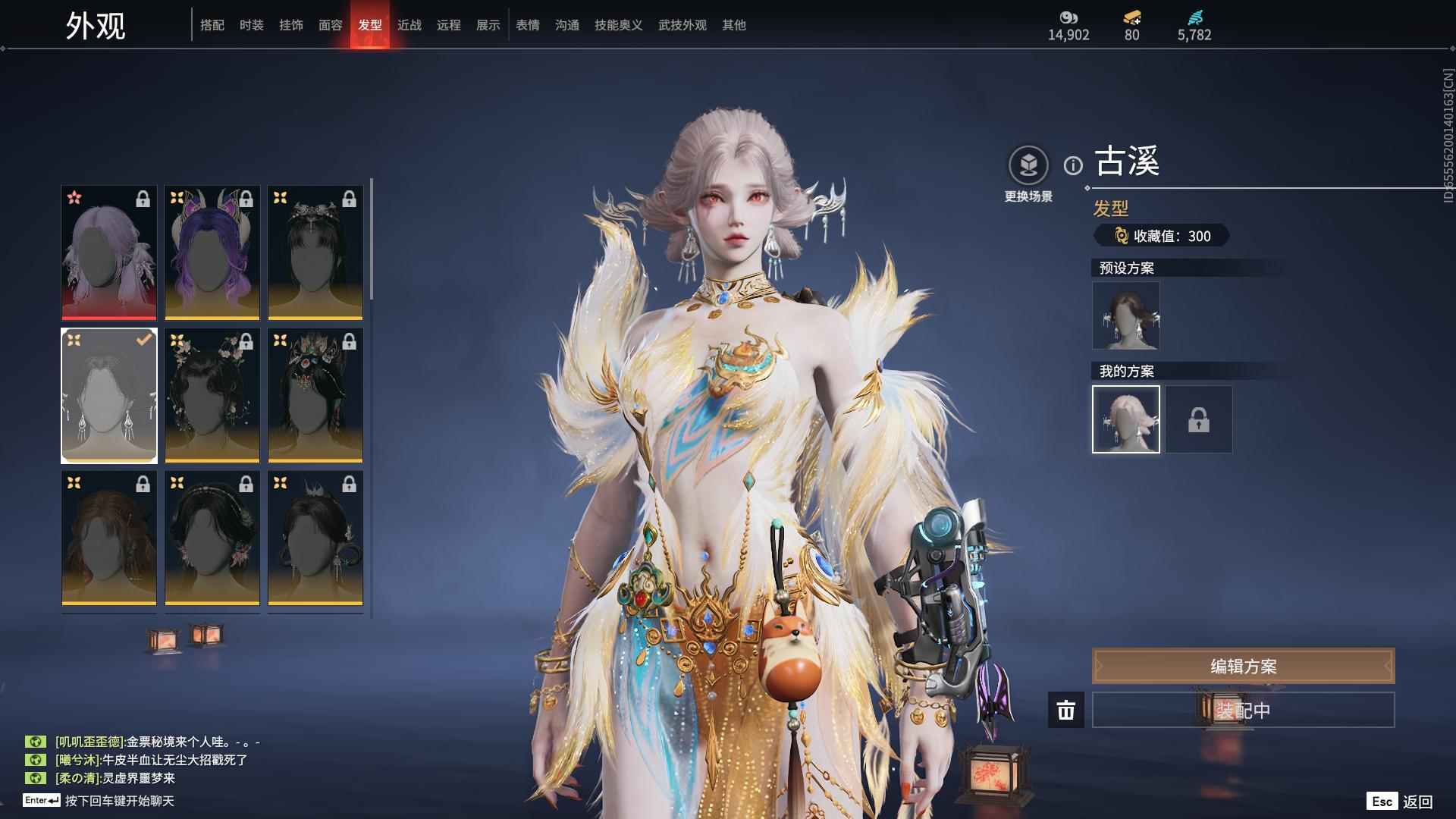The image size is (1456, 819).
Task: Select the 挂饰 tab
Action: tap(291, 25)
